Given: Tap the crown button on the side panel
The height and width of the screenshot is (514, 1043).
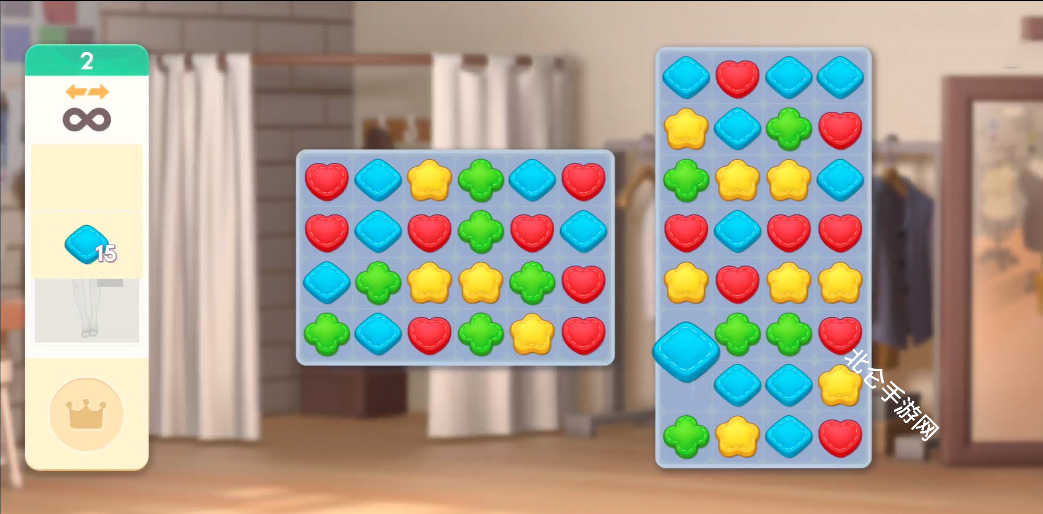Looking at the screenshot, I should click(86, 414).
